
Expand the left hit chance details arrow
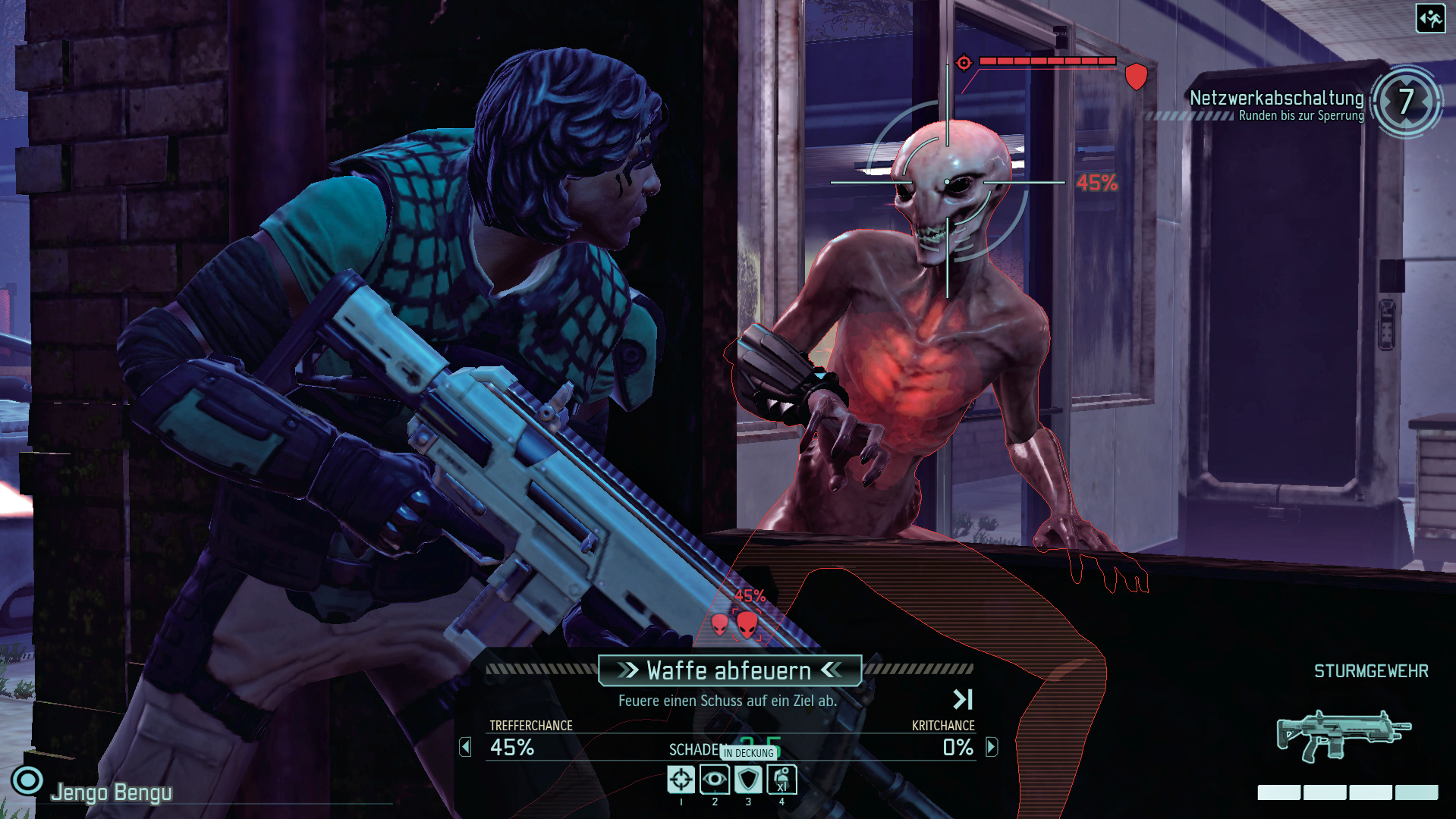[x=465, y=747]
